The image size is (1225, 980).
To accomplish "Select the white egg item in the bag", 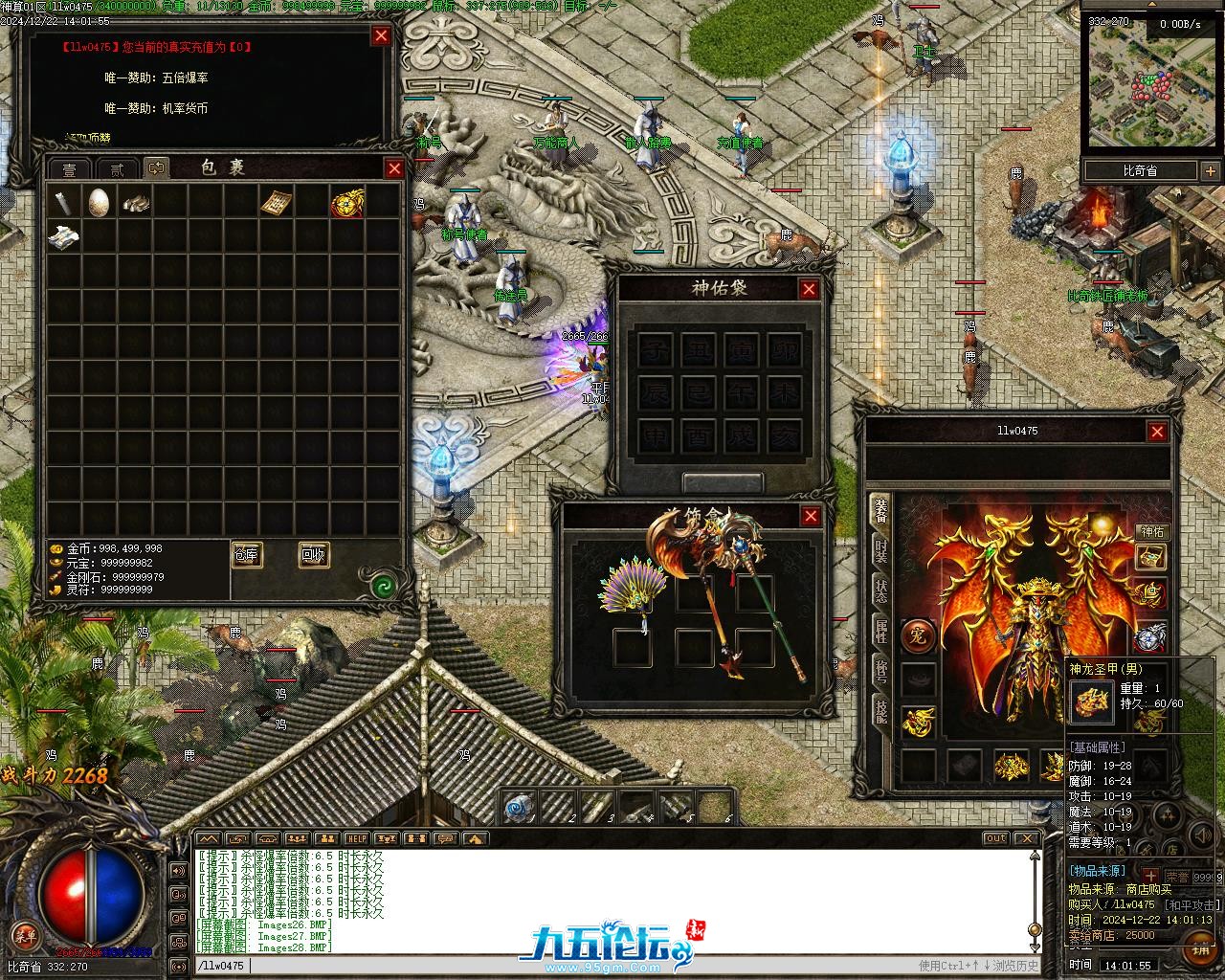I will [x=99, y=202].
